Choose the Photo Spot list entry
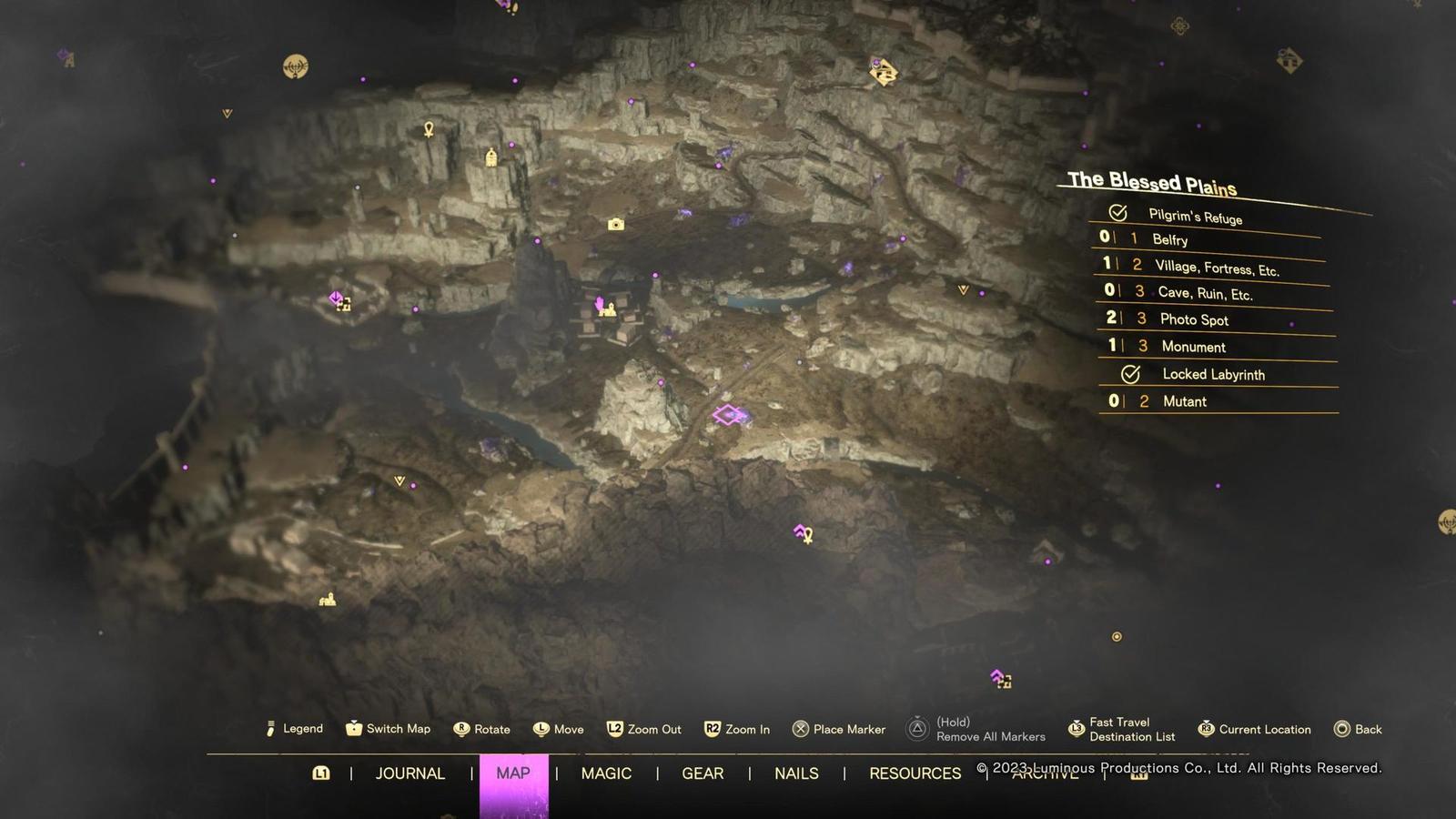The image size is (1456, 819). click(1194, 319)
